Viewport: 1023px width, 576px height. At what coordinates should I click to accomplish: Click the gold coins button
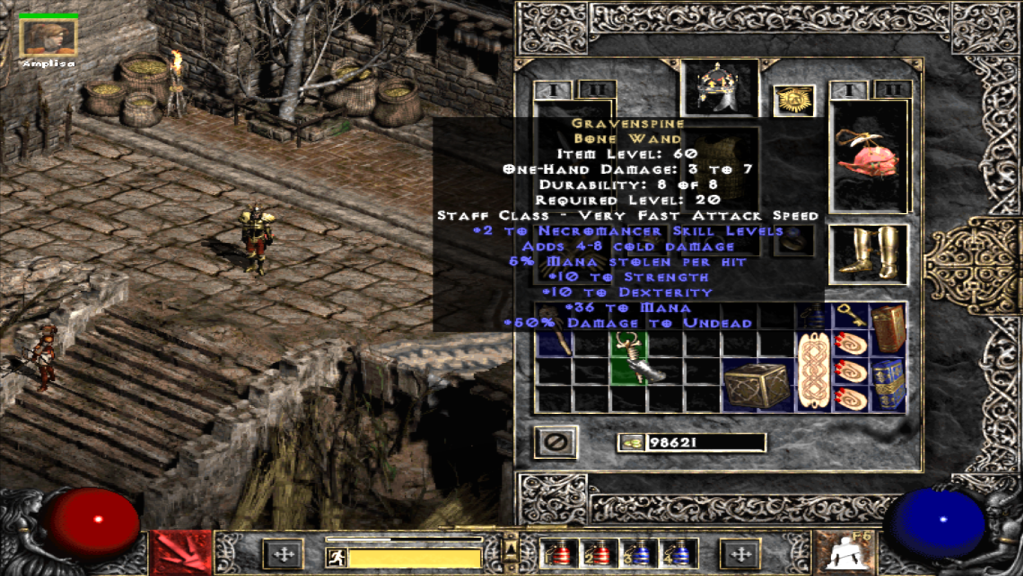coord(630,442)
